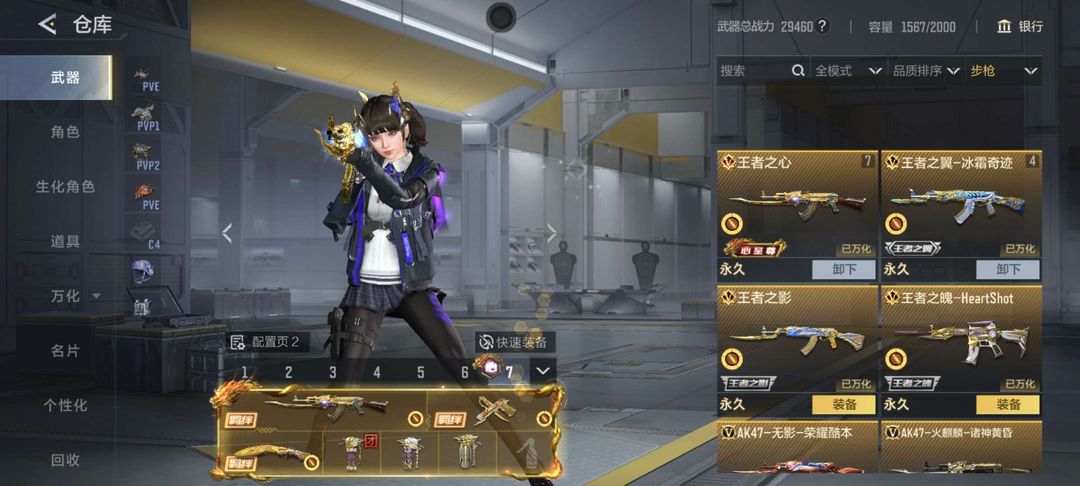Click the 快速装备 quick equip button
Screen dimensions: 1080x486
(x=514, y=342)
